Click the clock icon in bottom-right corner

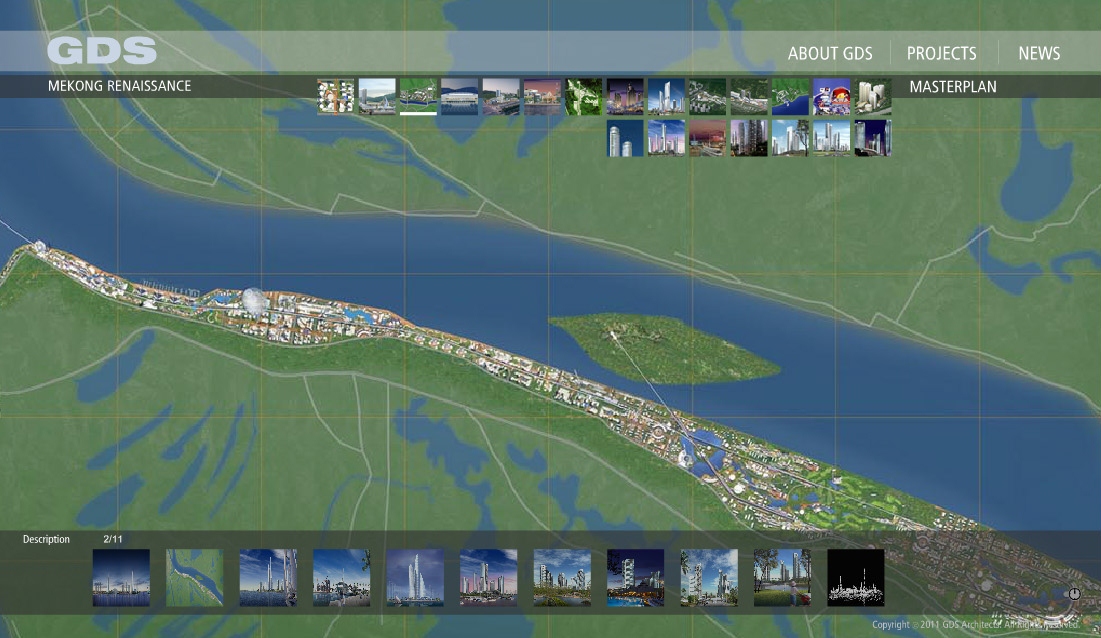pos(1074,594)
